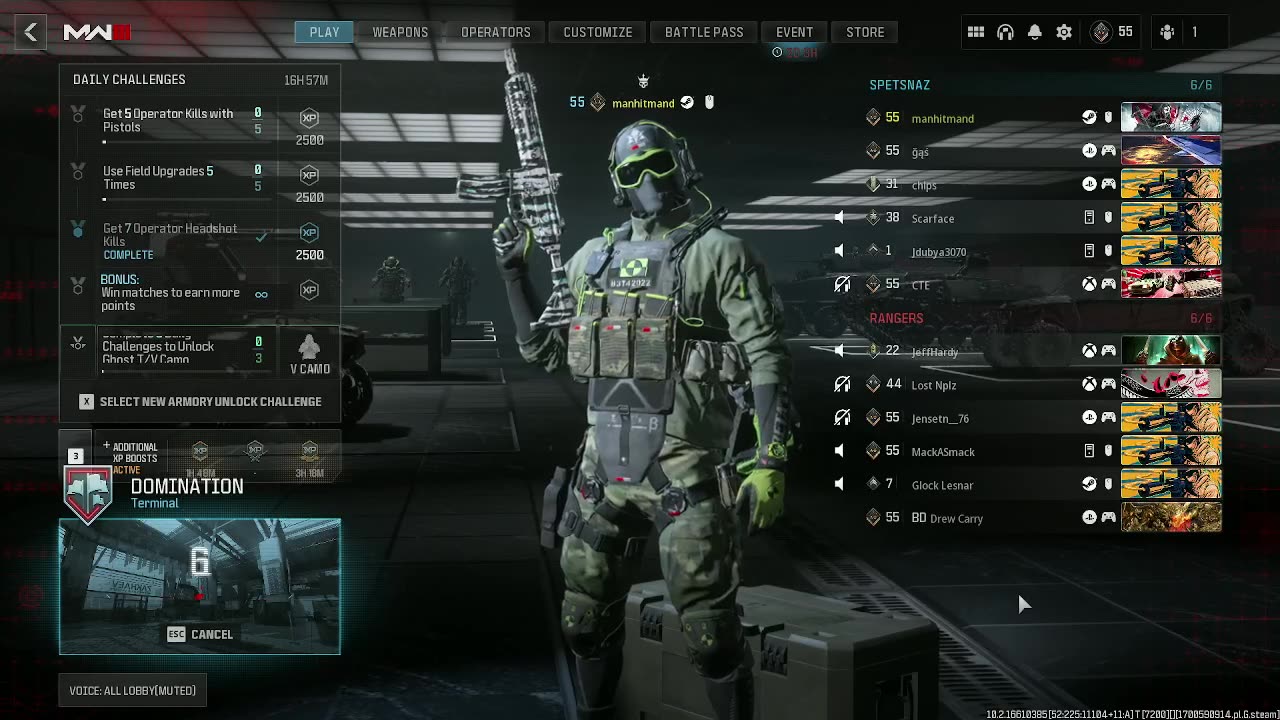Open the Operators tab
The image size is (1280, 720).
tap(495, 32)
